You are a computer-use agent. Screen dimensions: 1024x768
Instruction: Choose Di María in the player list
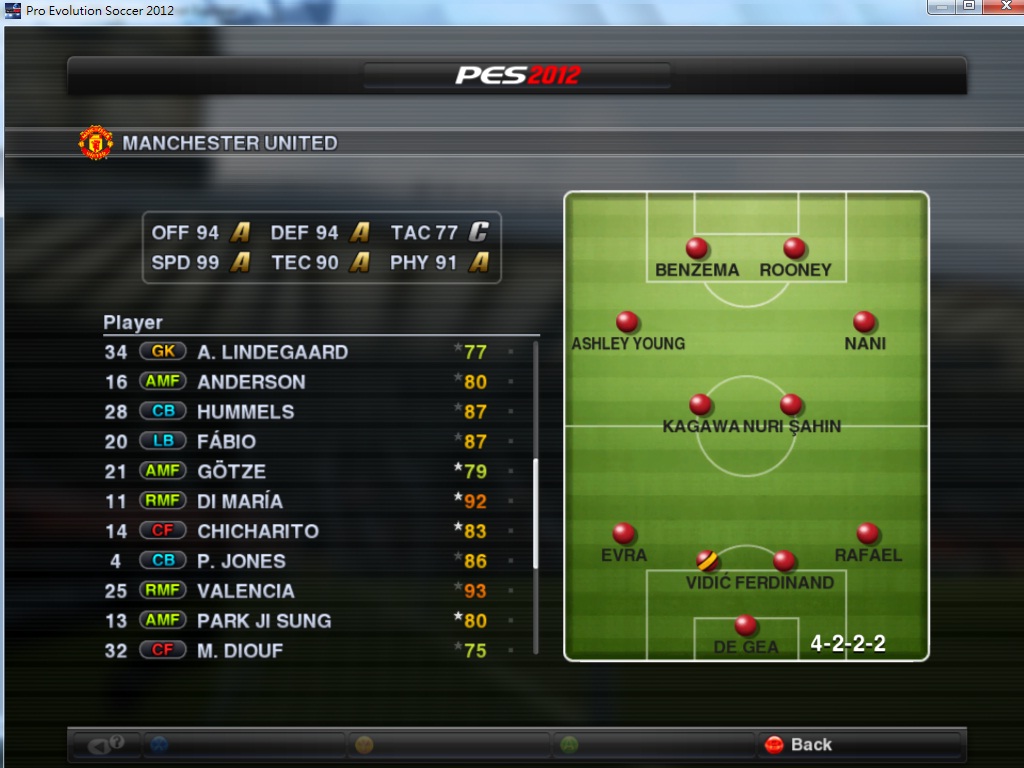[240, 501]
